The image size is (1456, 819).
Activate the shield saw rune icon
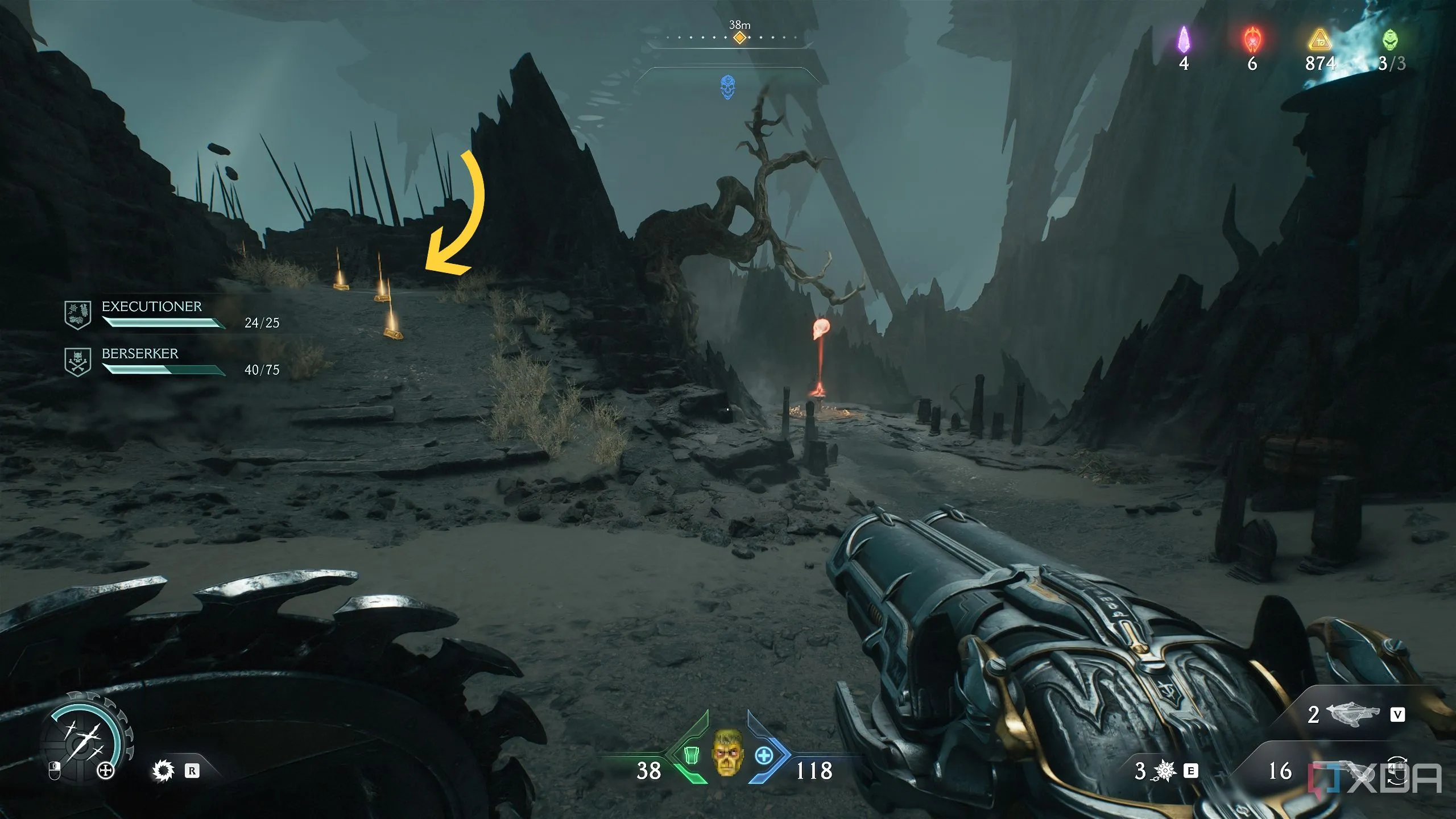tap(163, 771)
